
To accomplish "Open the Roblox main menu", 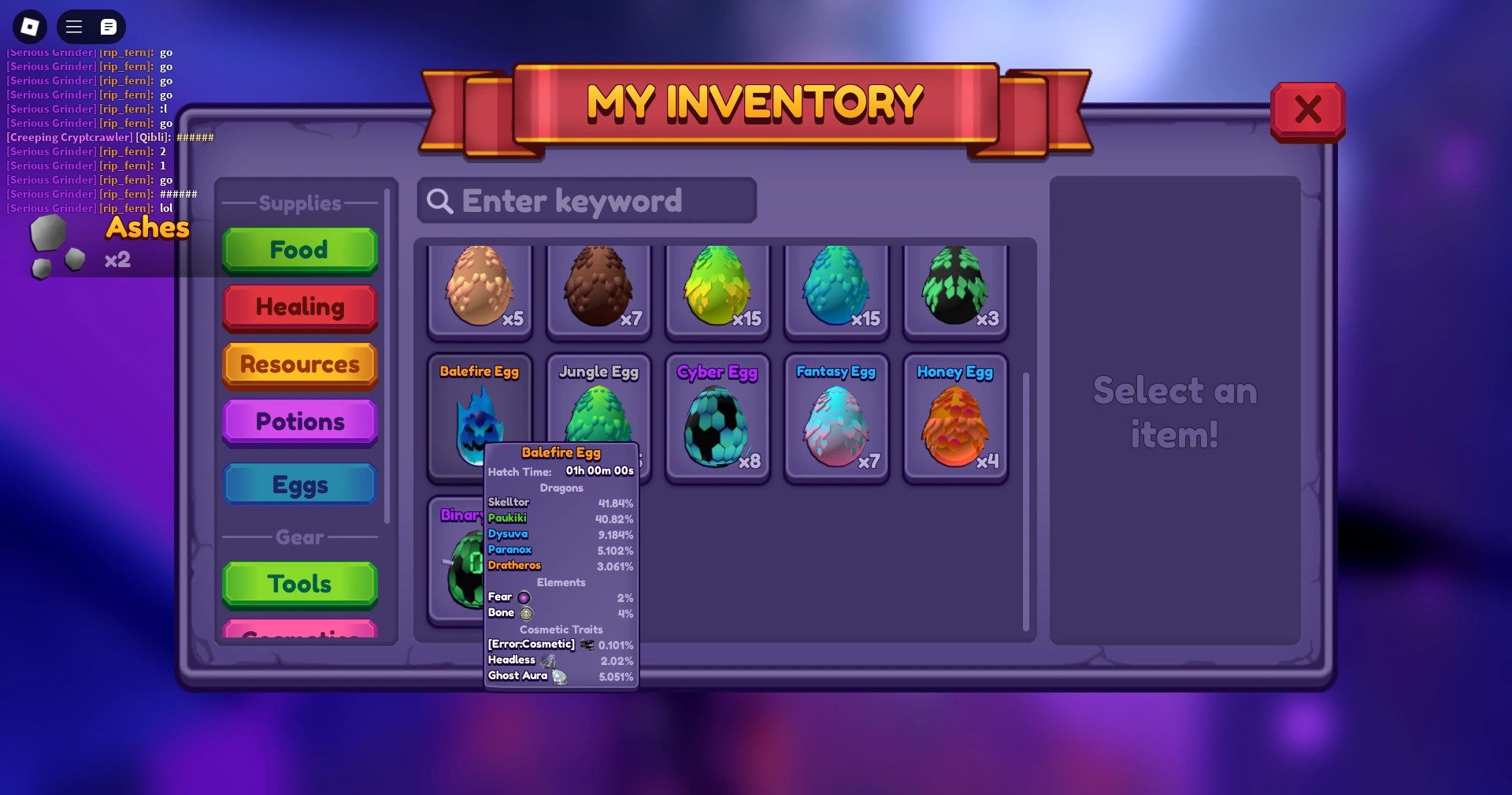I will click(x=73, y=26).
